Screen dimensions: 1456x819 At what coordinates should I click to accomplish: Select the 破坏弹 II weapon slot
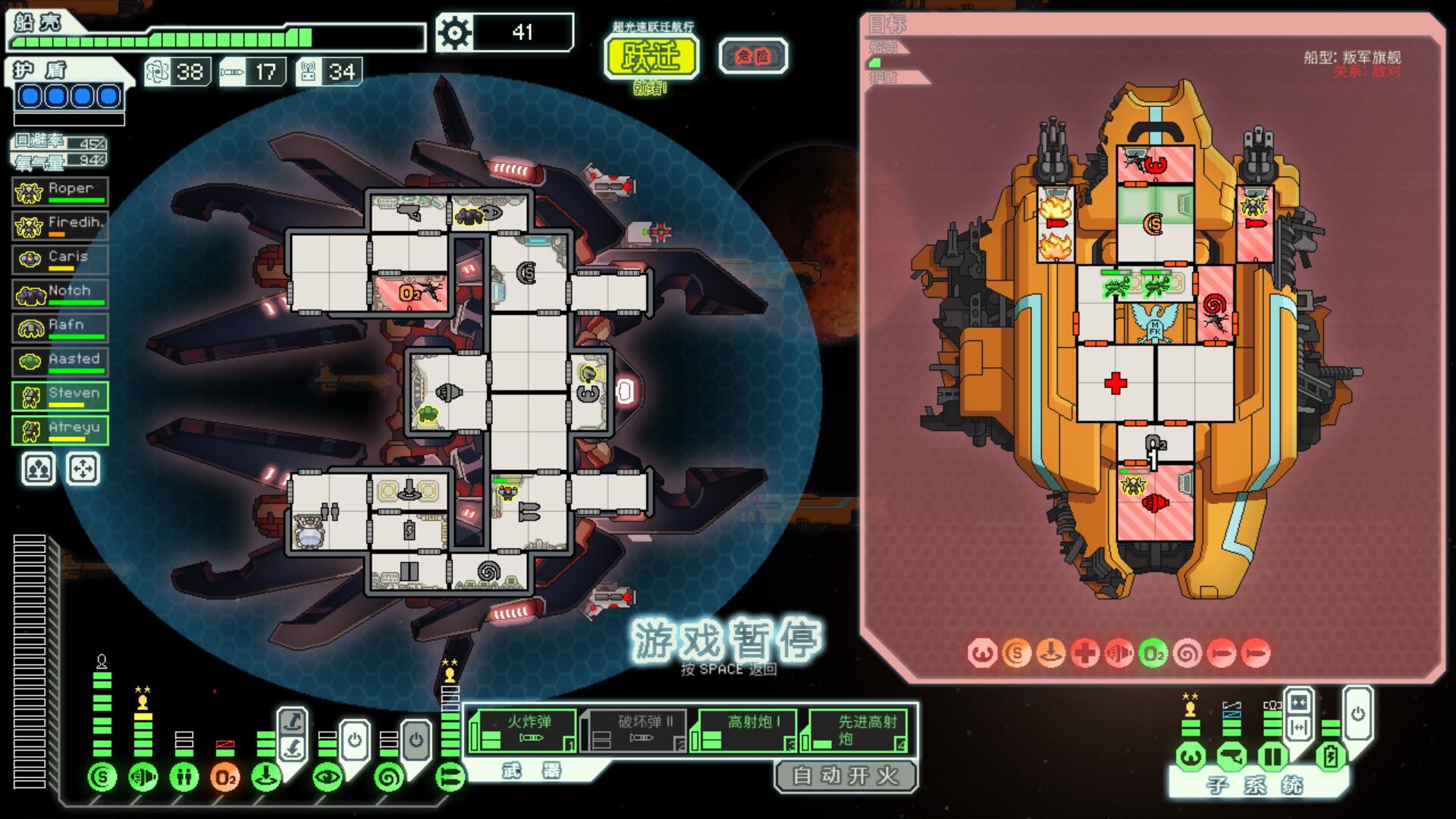634,731
